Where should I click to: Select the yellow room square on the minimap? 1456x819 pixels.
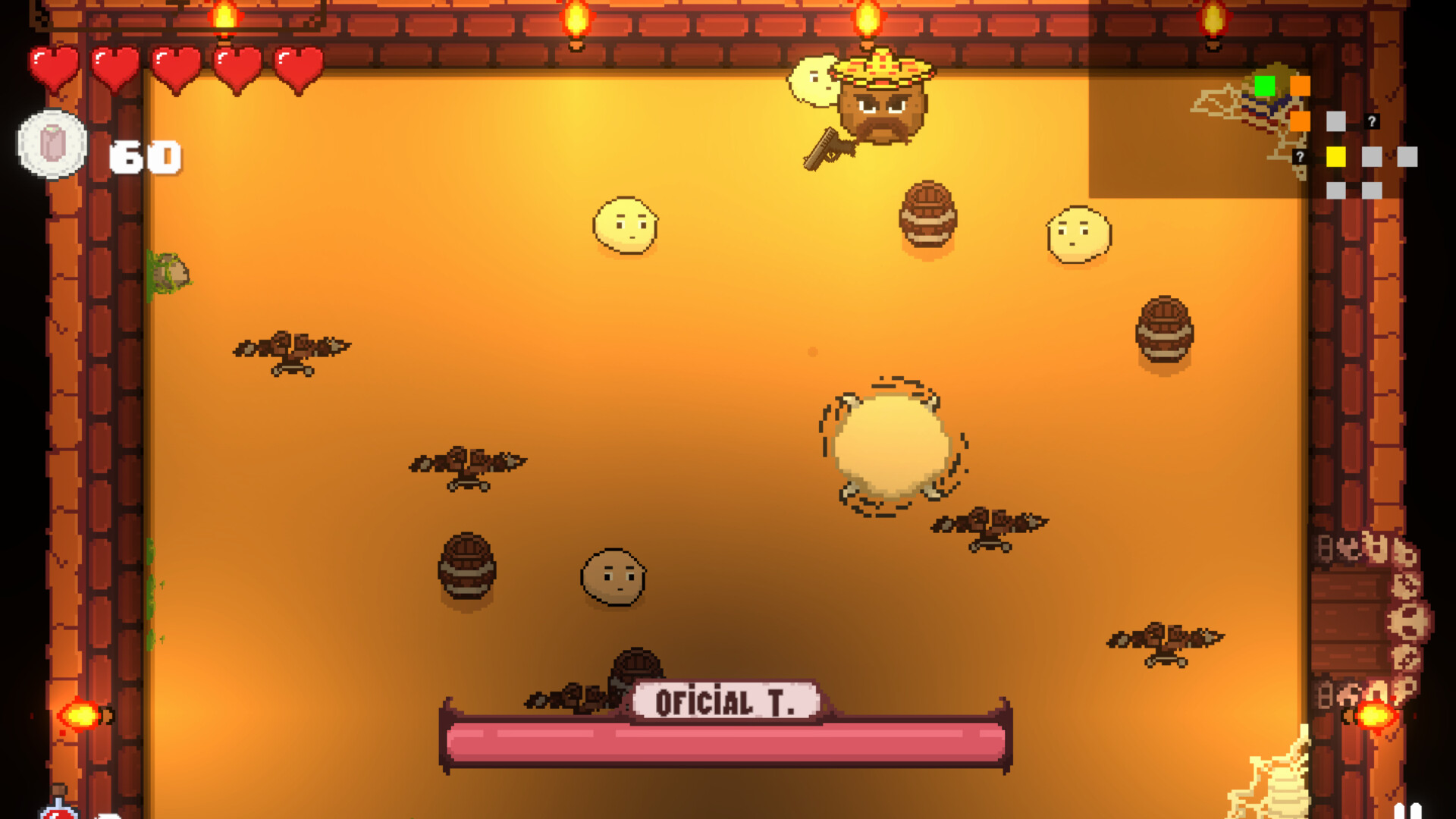click(x=1336, y=157)
